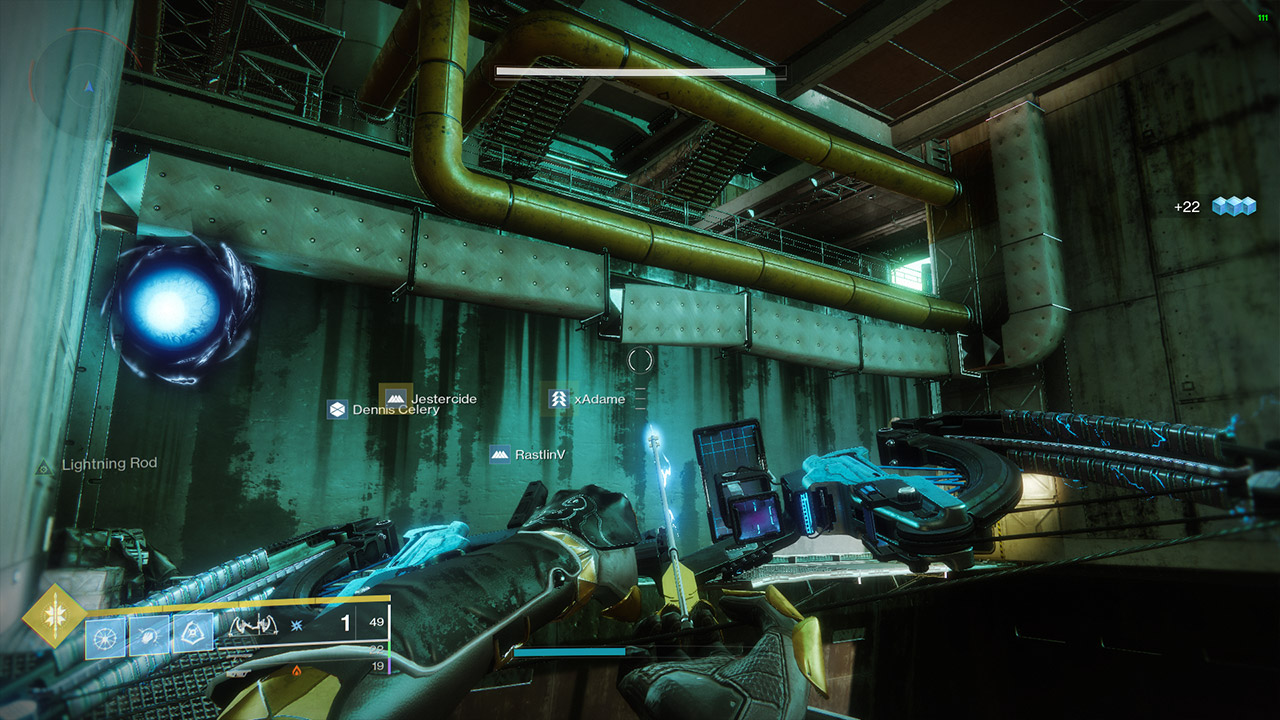Trigger the class ability icon
The image size is (1280, 720).
192,635
